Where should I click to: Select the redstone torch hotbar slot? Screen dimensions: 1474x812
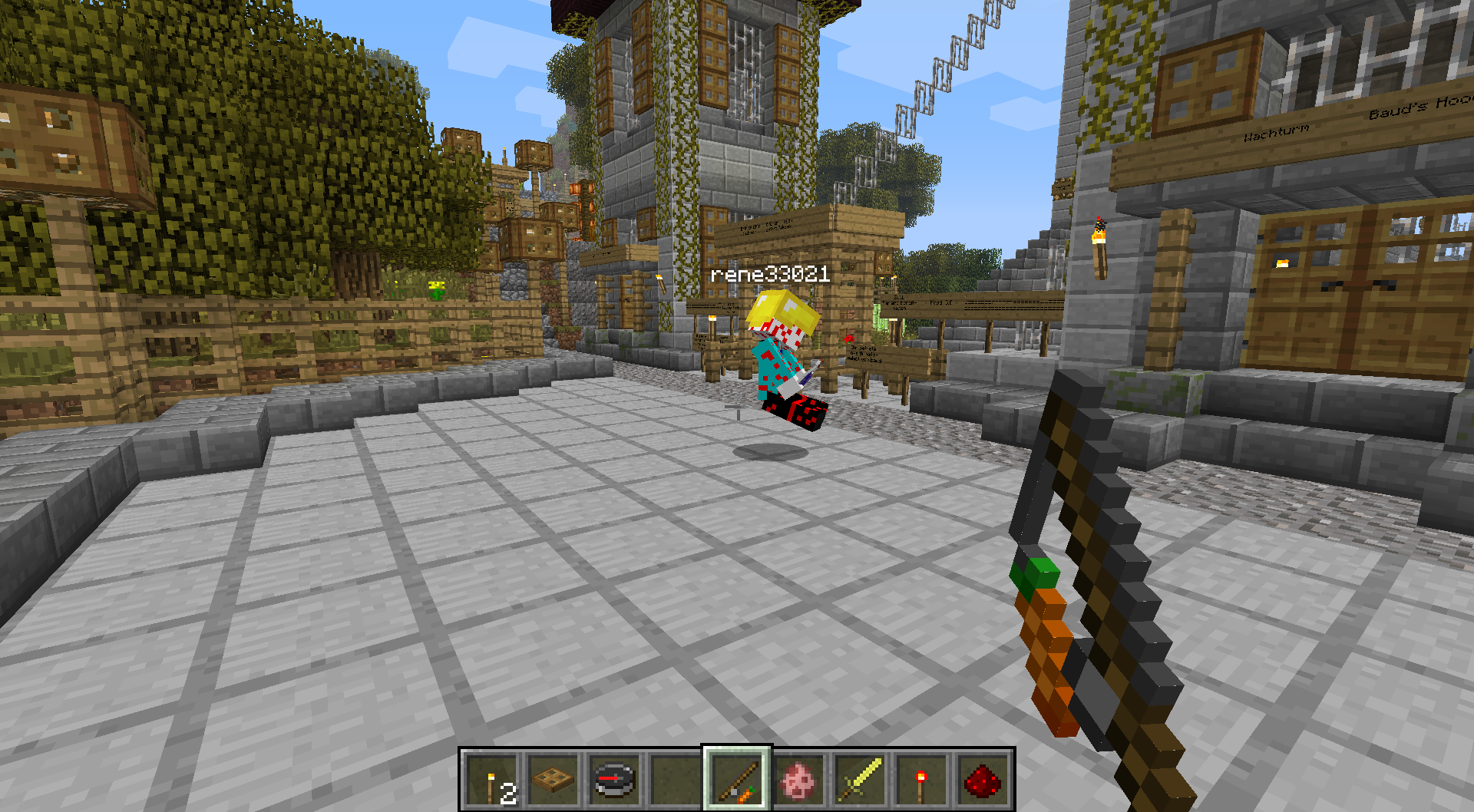click(x=921, y=780)
